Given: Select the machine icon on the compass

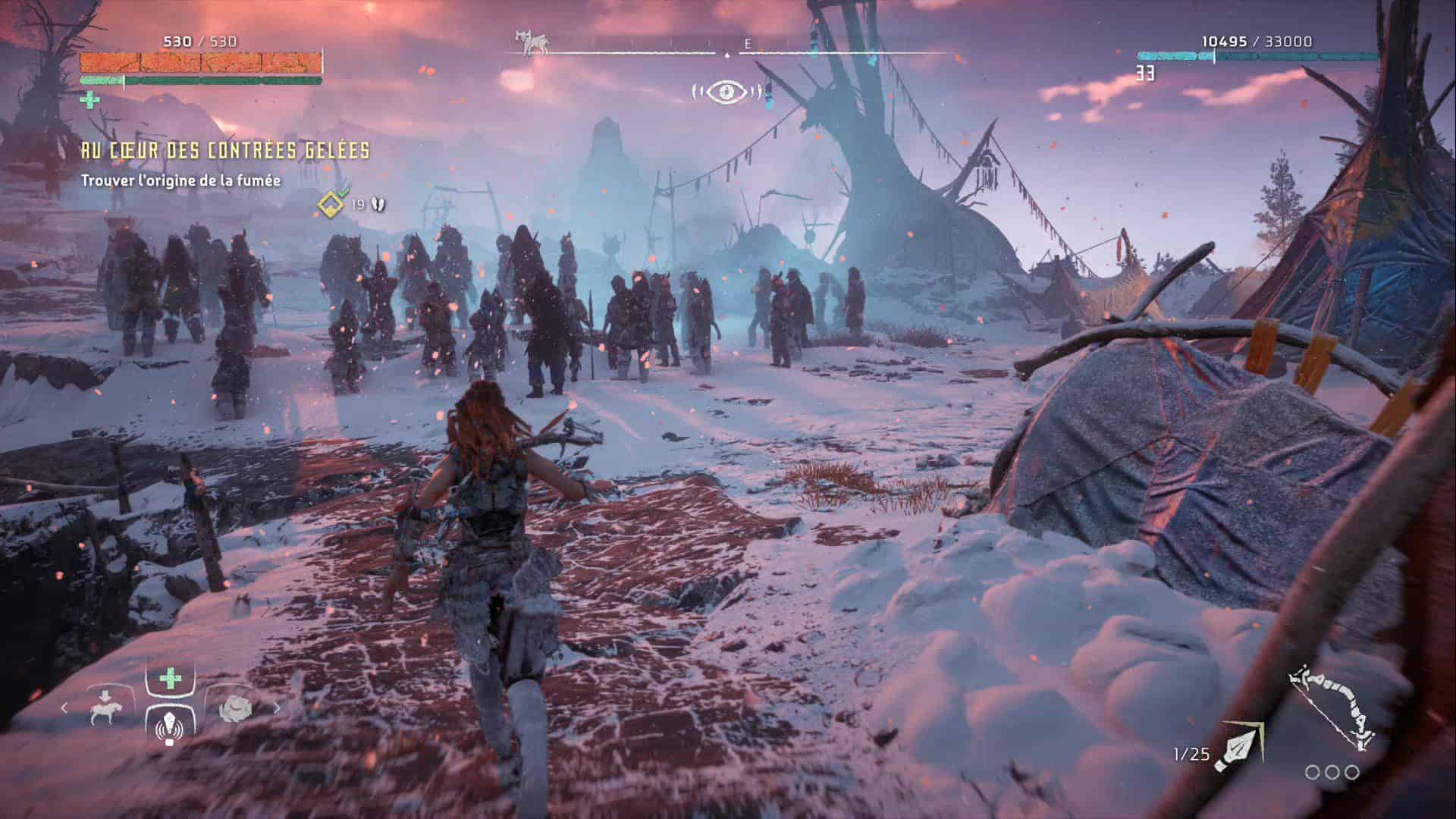Looking at the screenshot, I should 532,43.
